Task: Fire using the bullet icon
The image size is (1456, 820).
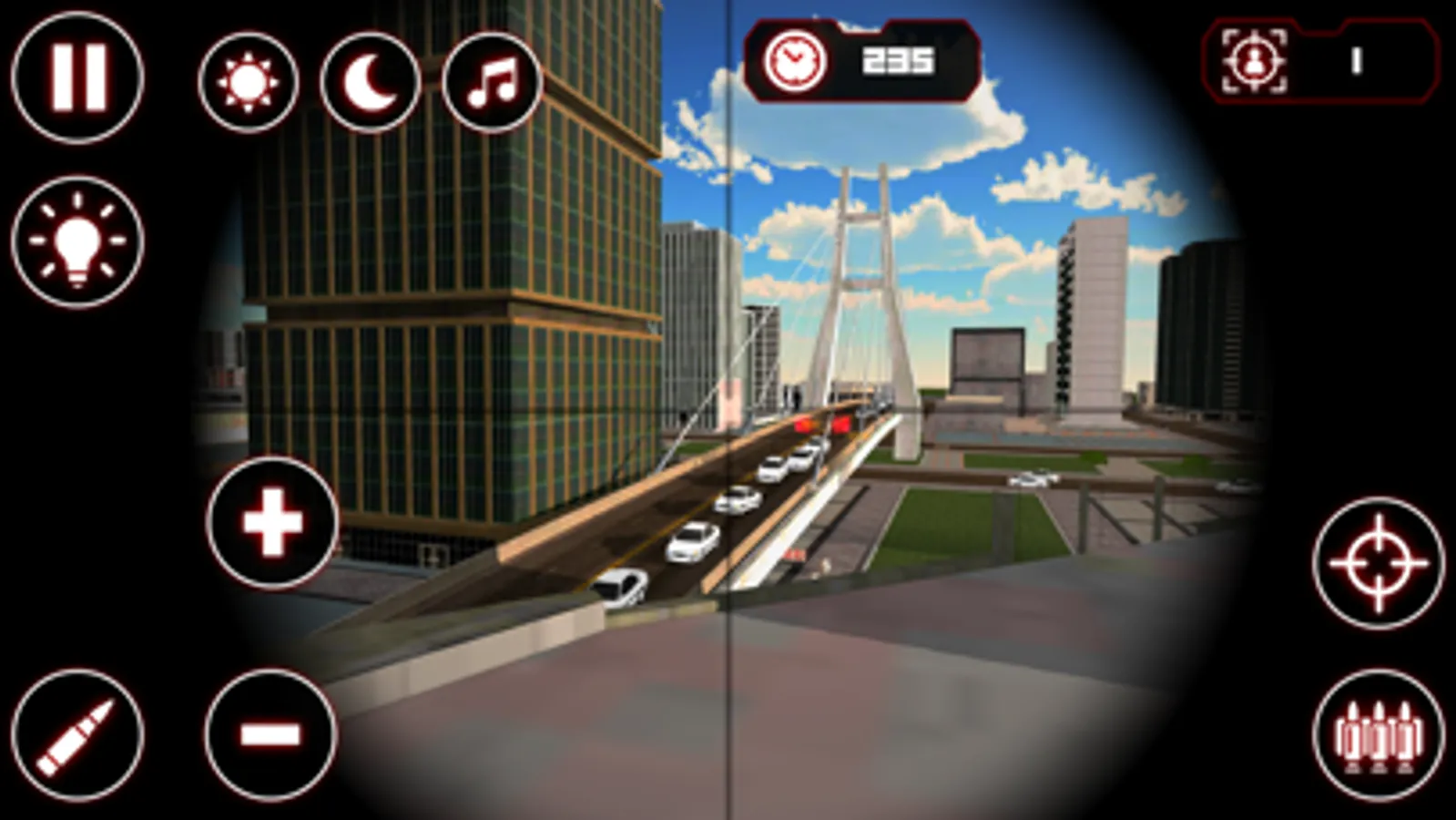Action: [x=77, y=733]
